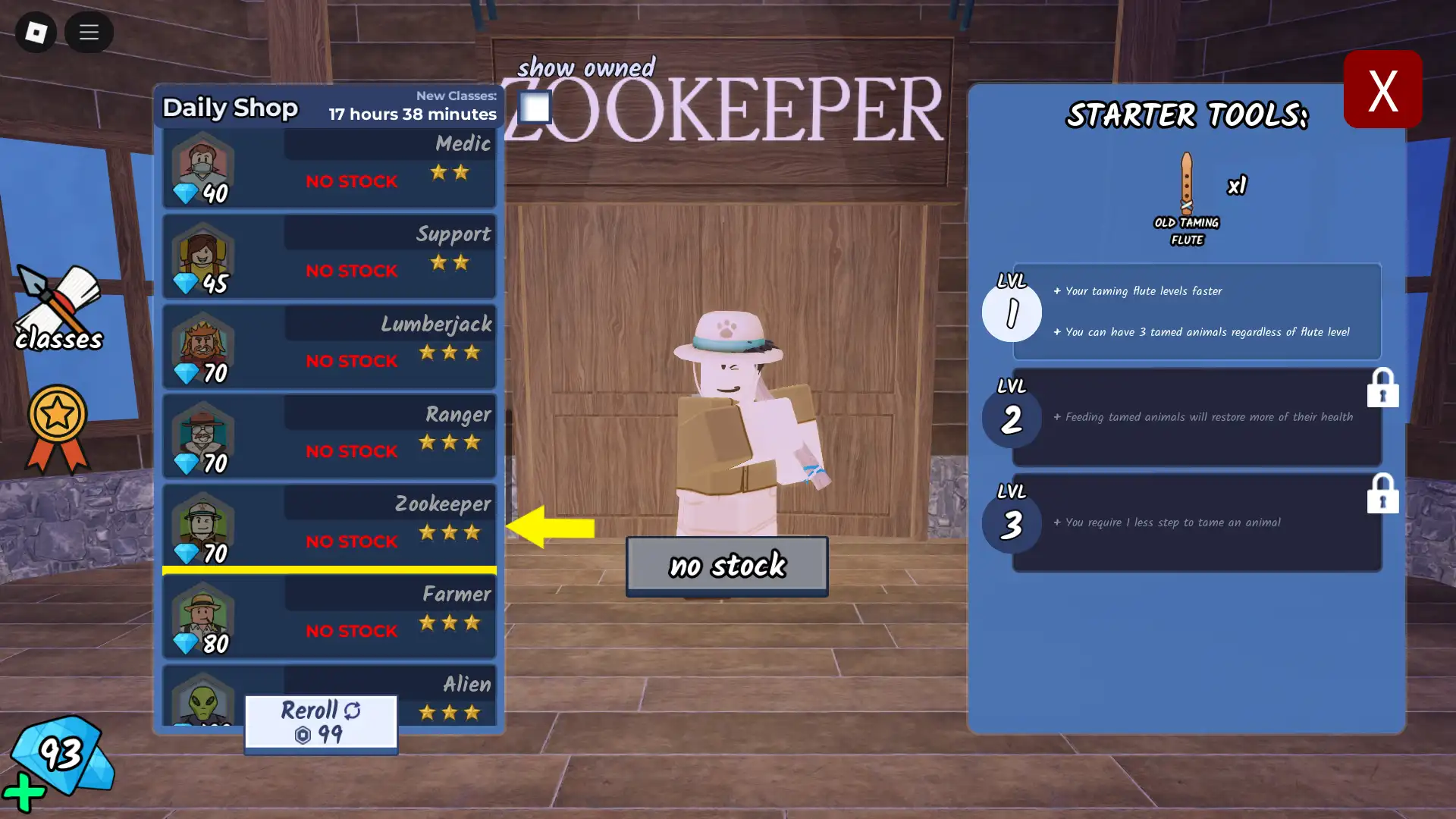
Task: Select the Support class row
Action: [x=329, y=257]
